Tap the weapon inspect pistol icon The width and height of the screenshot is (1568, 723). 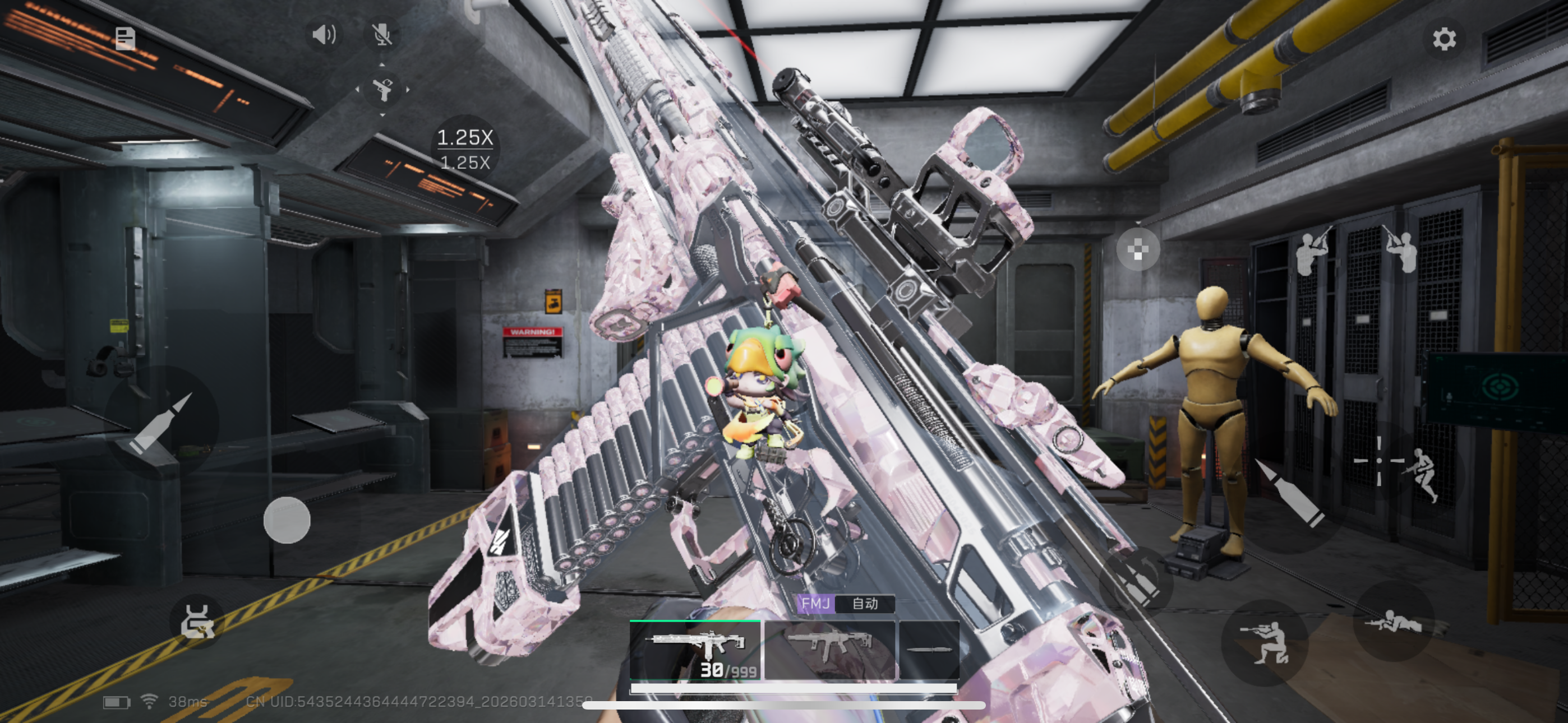tap(382, 90)
